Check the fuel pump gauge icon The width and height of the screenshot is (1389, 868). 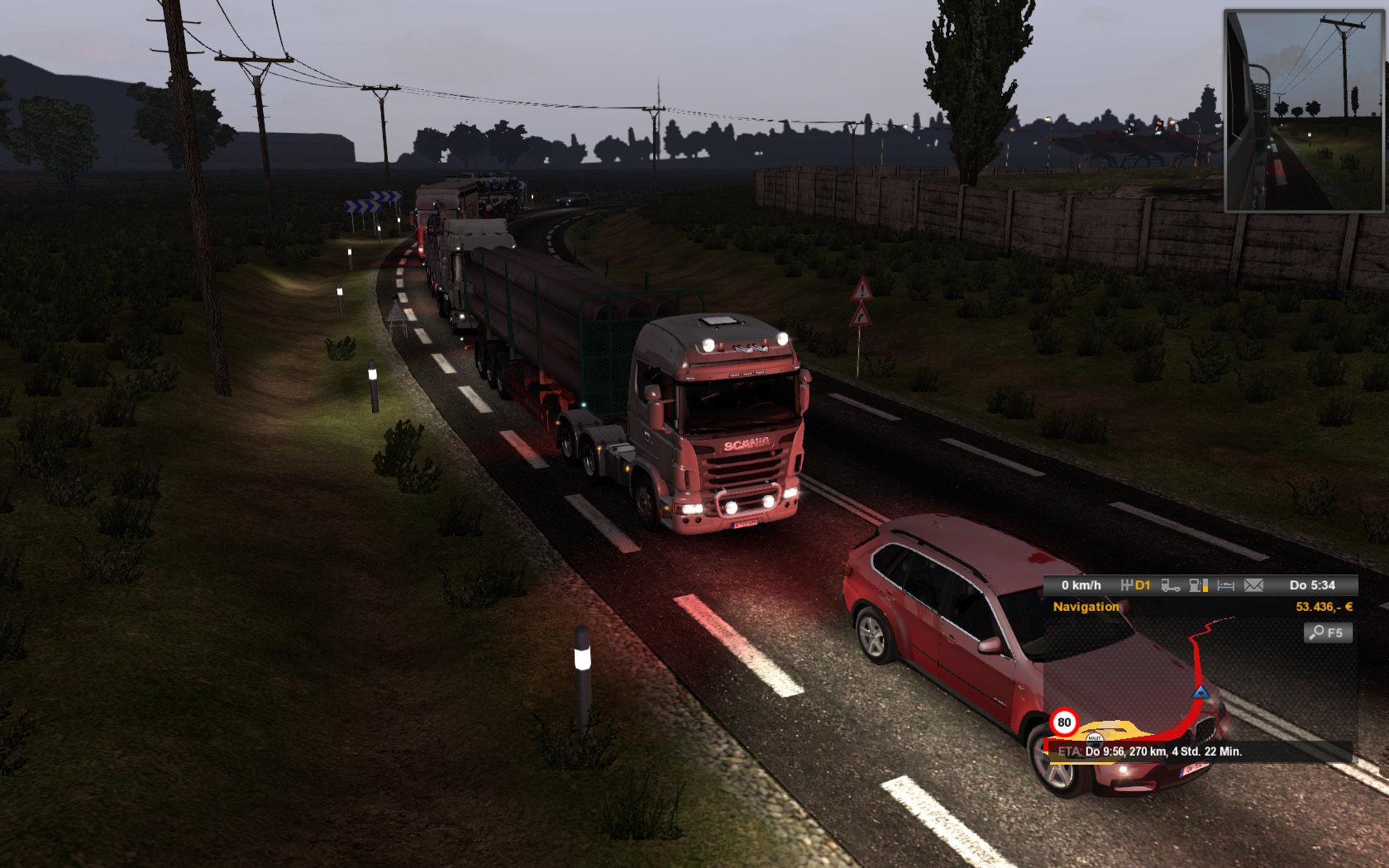pyautogui.click(x=1198, y=585)
